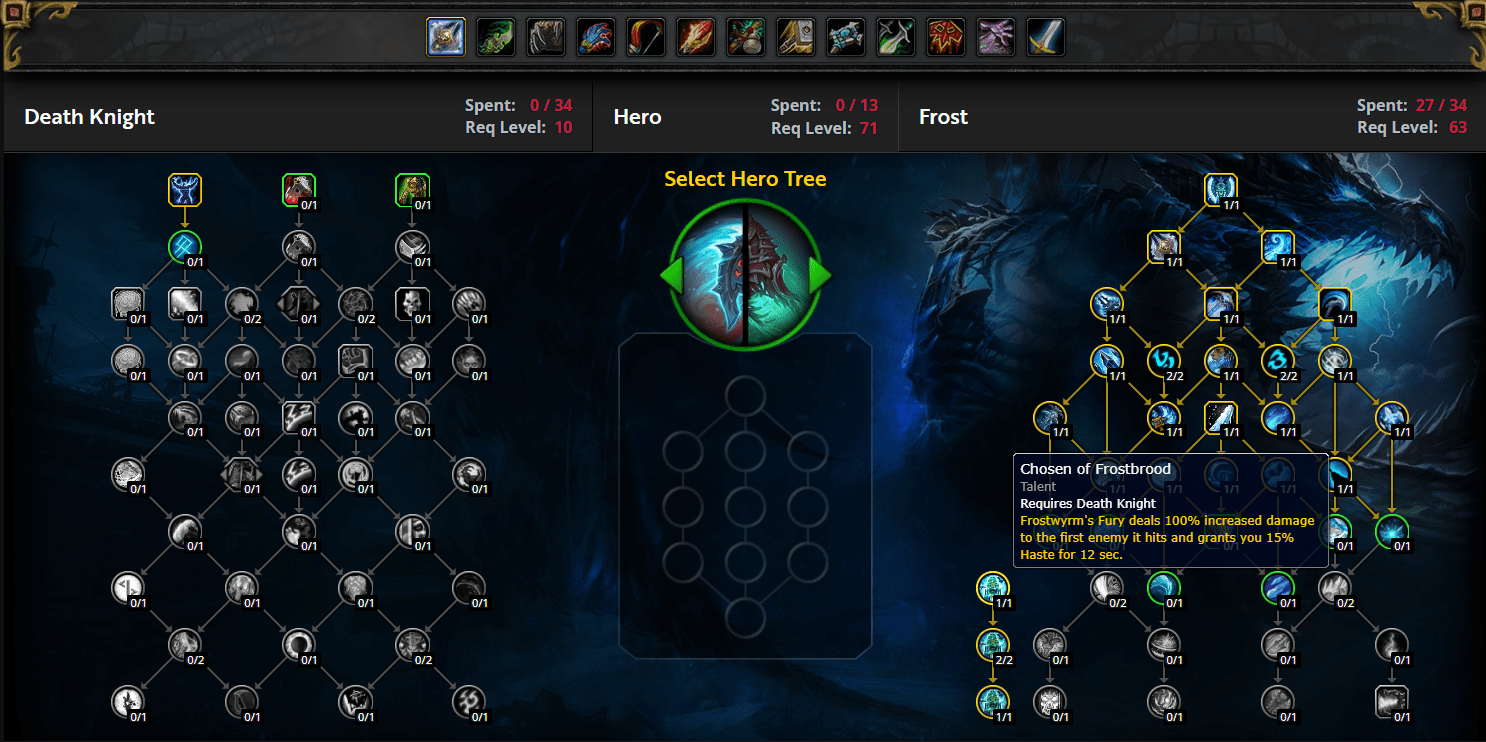Click the yellow-framed talent atop the Death Knight tree
Screen dimensions: 1486x742
pyautogui.click(x=185, y=188)
